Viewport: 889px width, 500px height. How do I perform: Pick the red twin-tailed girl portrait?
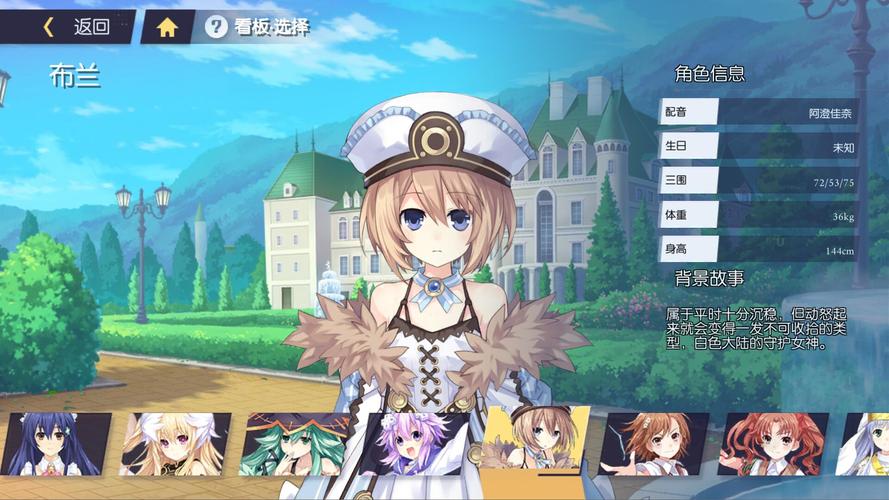point(771,444)
